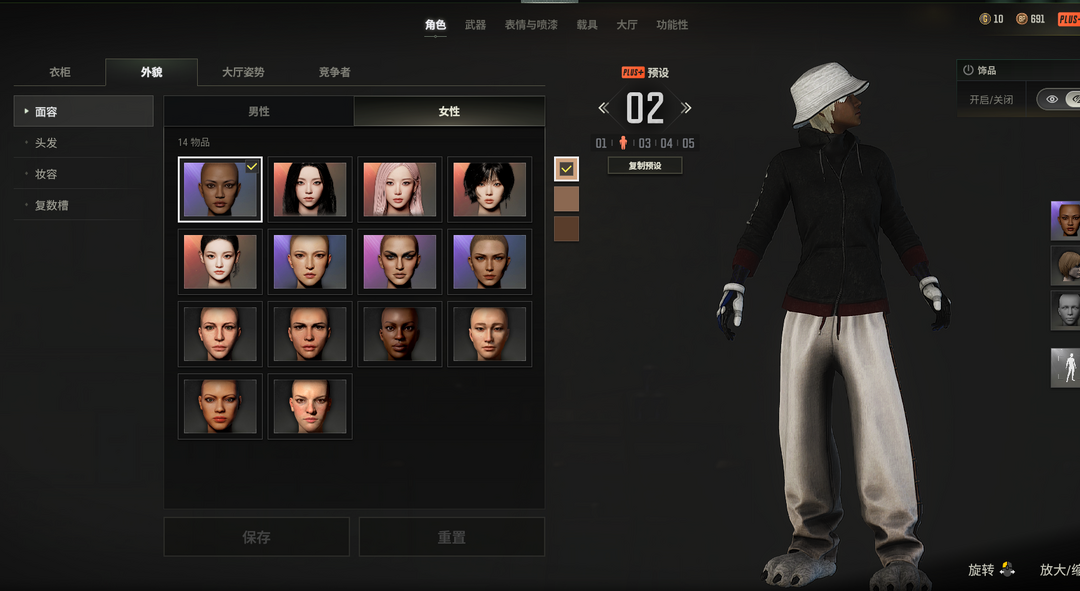Go to the previous preset arrow

[603, 108]
